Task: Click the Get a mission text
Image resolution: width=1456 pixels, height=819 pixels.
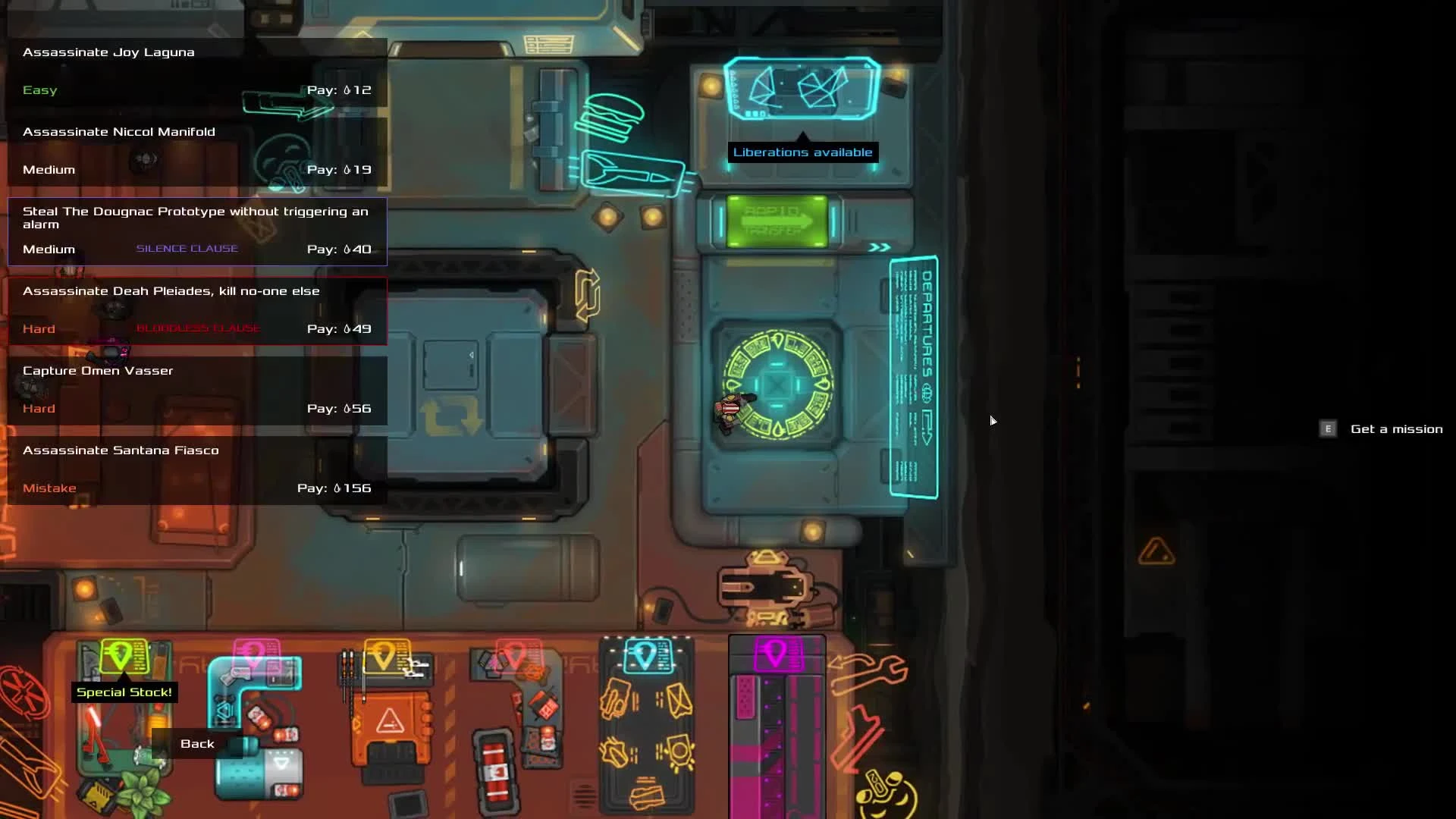Action: (x=1397, y=429)
